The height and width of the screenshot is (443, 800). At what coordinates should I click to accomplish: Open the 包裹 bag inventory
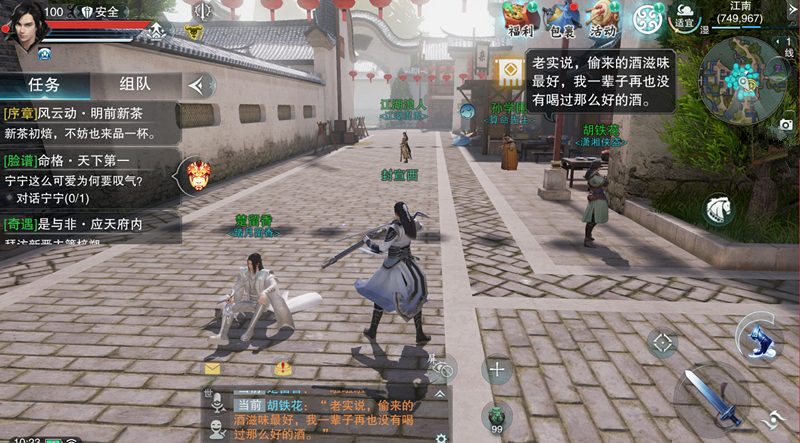(561, 18)
